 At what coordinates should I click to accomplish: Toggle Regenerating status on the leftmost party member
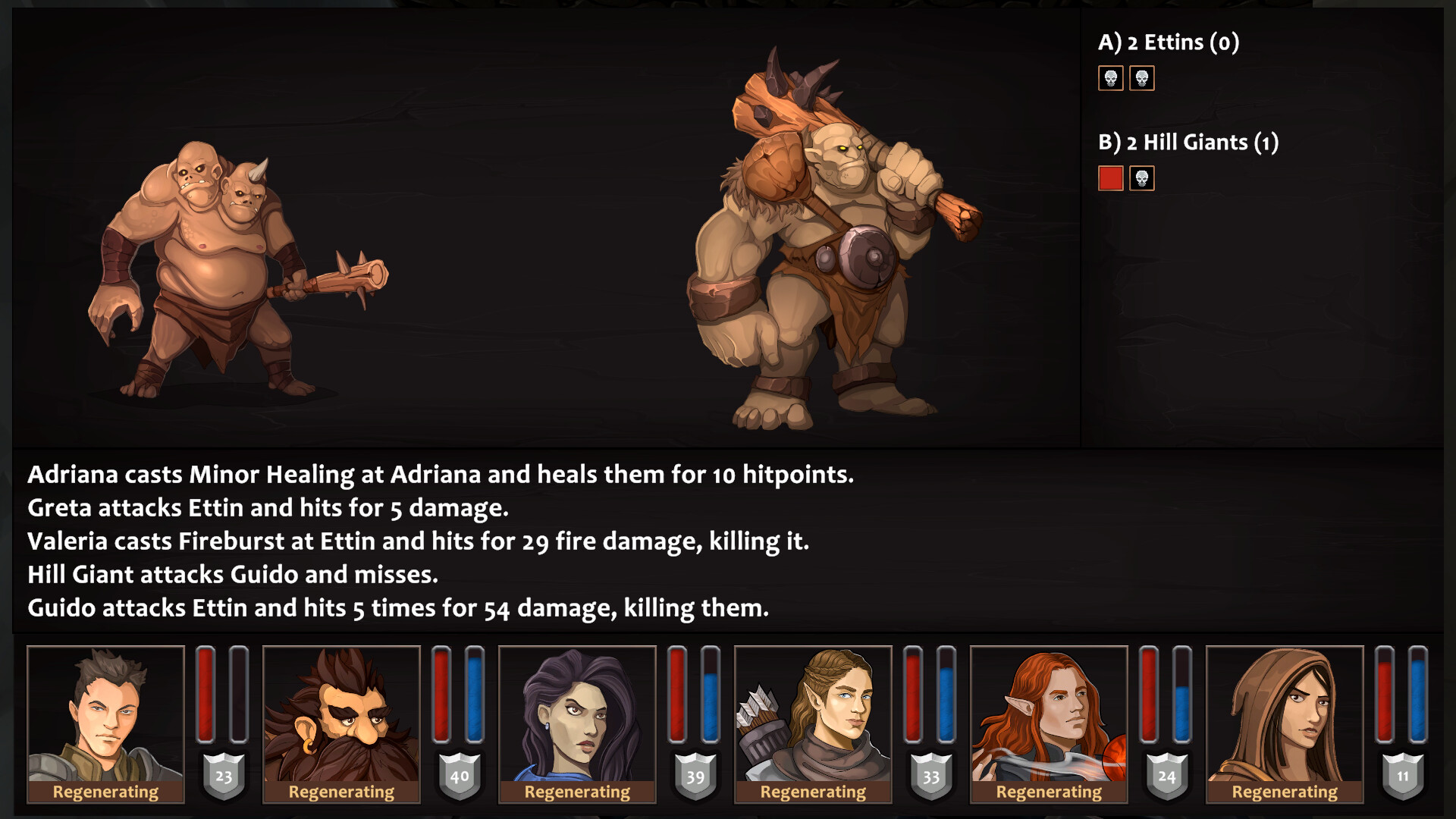click(x=105, y=792)
